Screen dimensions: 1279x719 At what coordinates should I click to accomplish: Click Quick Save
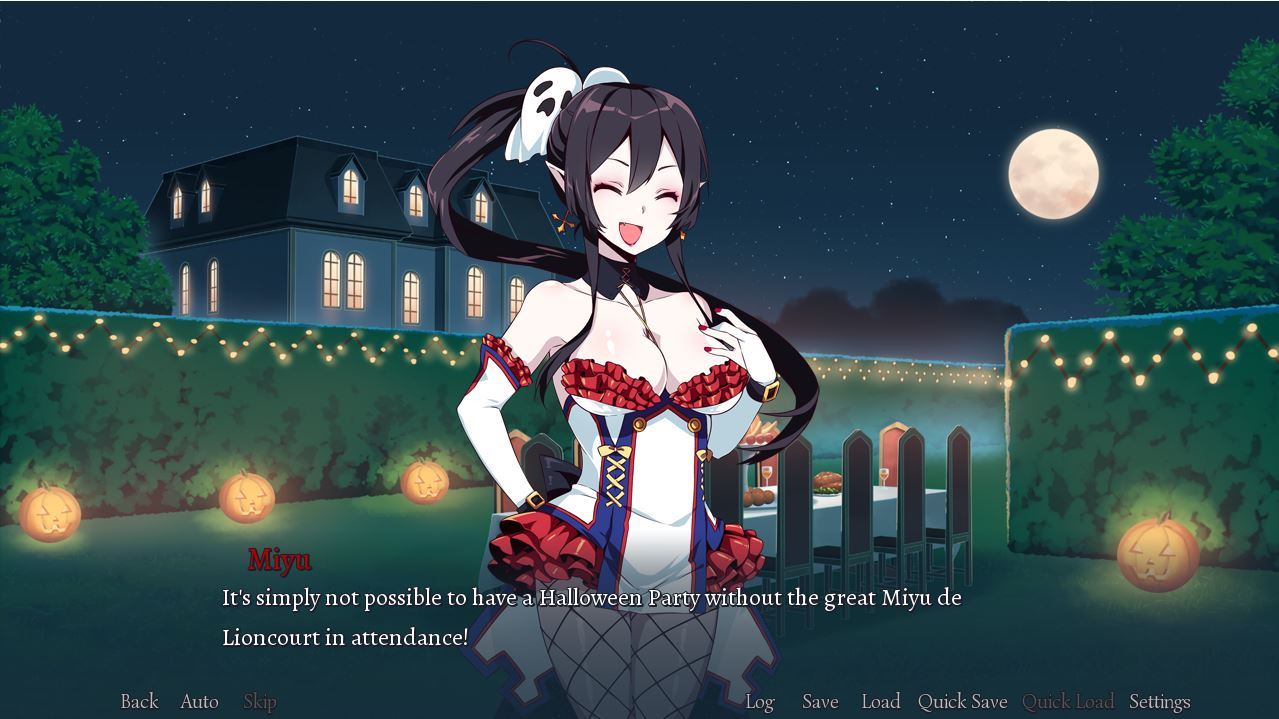(x=962, y=702)
